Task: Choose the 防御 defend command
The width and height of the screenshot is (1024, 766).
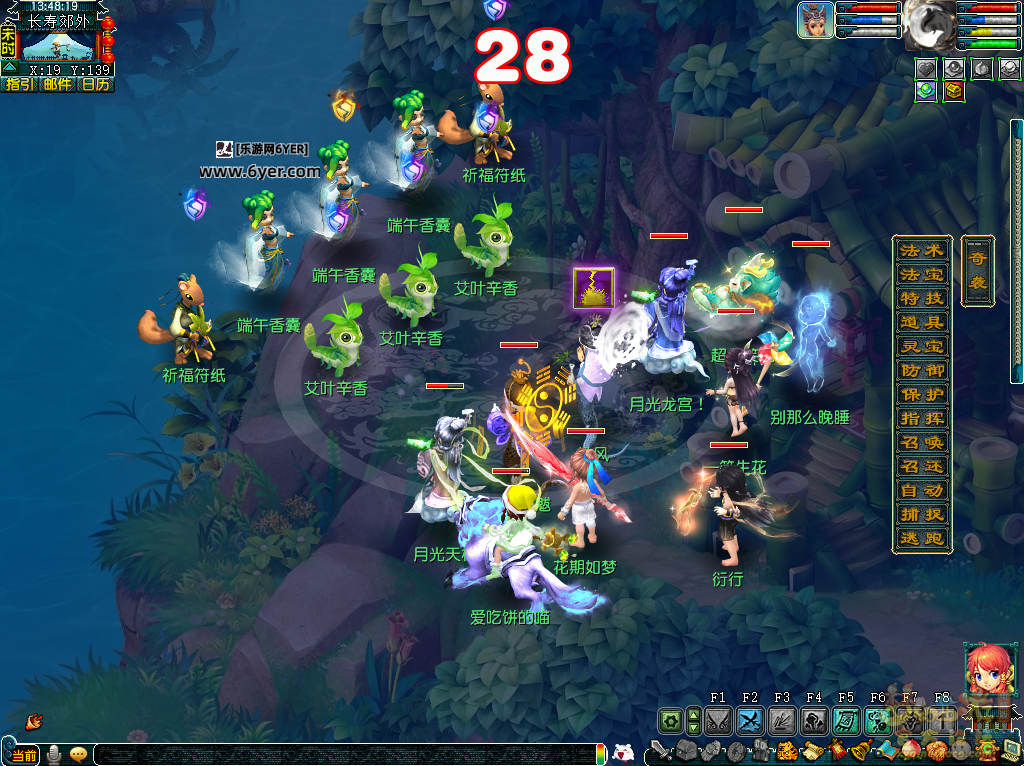Action: coord(921,370)
